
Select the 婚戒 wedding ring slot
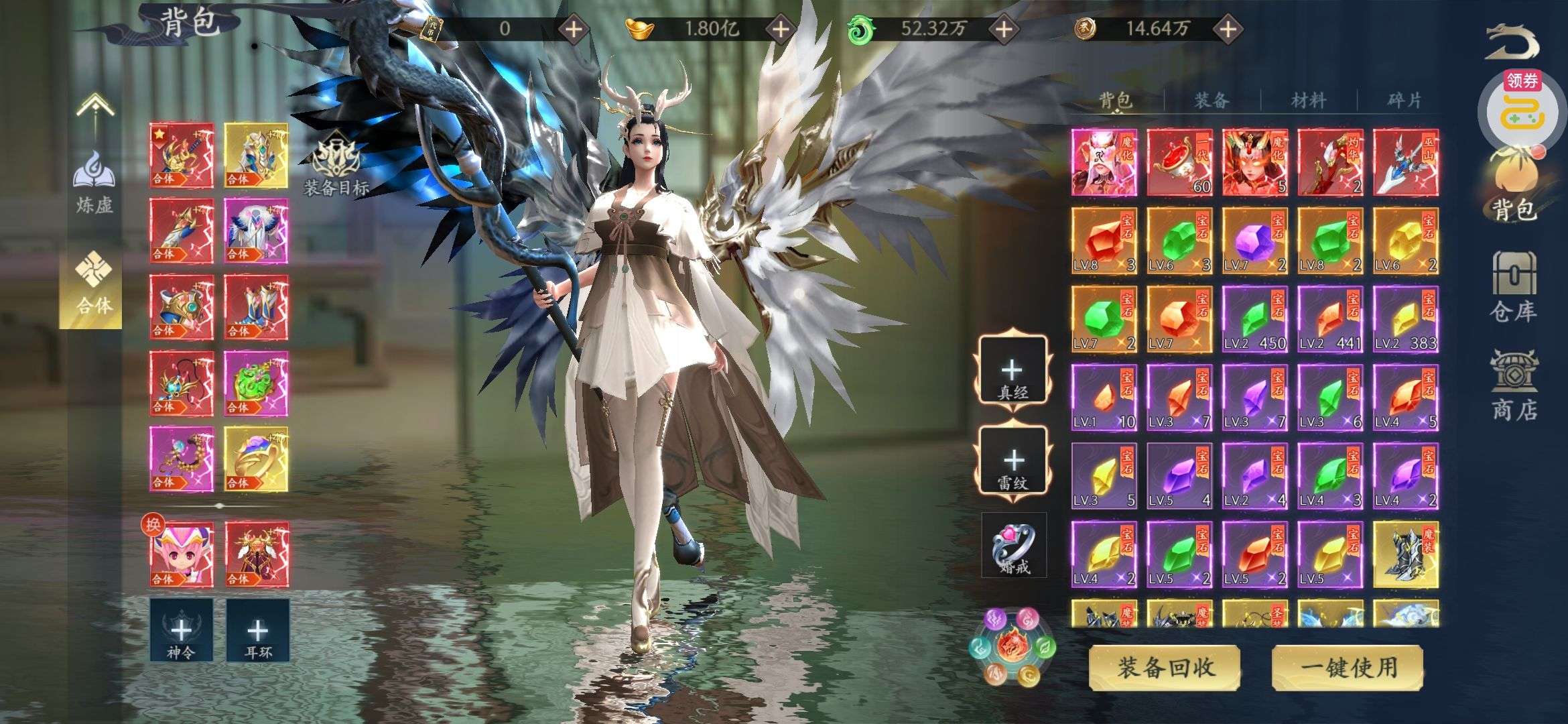[x=1013, y=546]
